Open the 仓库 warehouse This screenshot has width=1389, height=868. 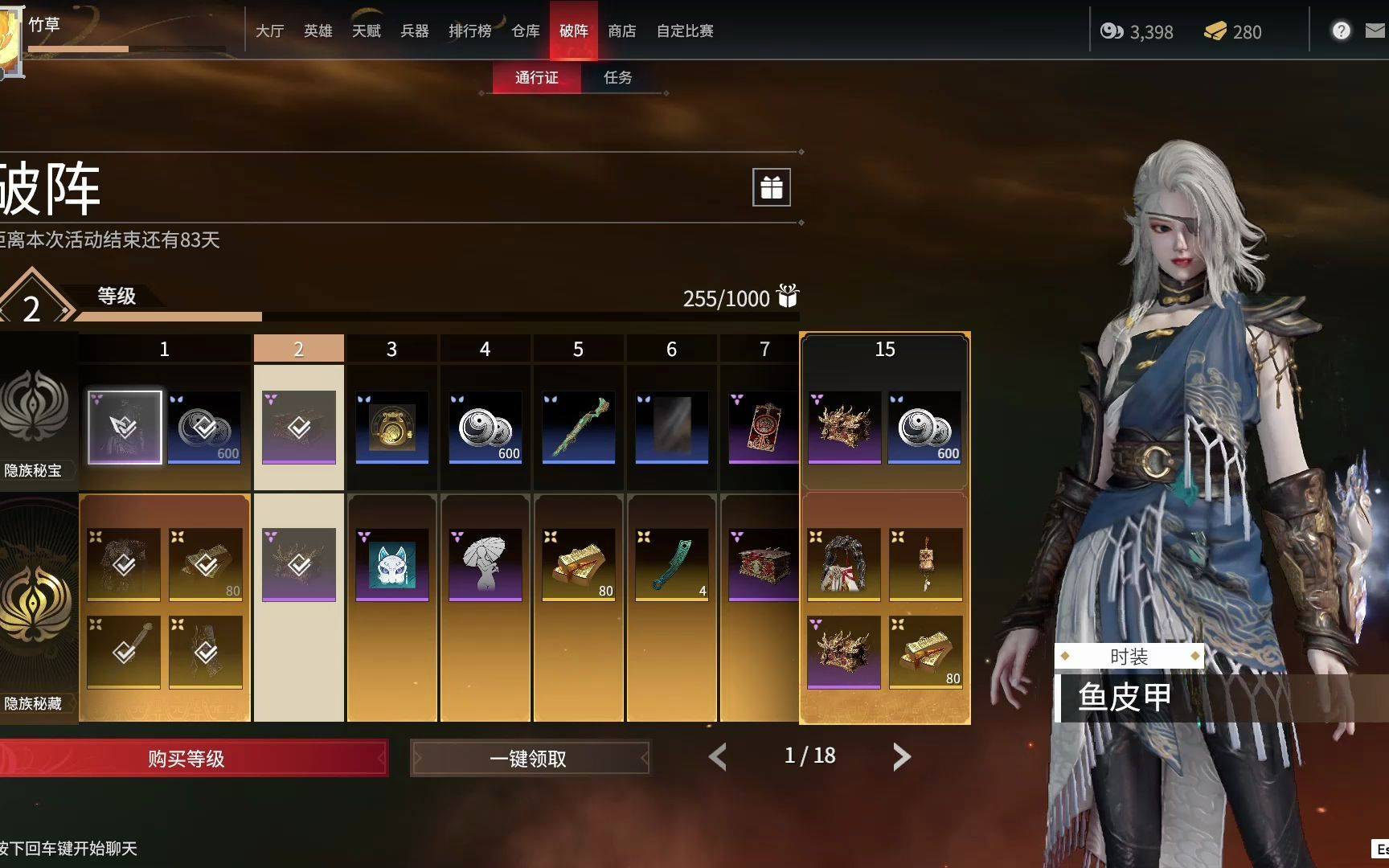click(525, 31)
